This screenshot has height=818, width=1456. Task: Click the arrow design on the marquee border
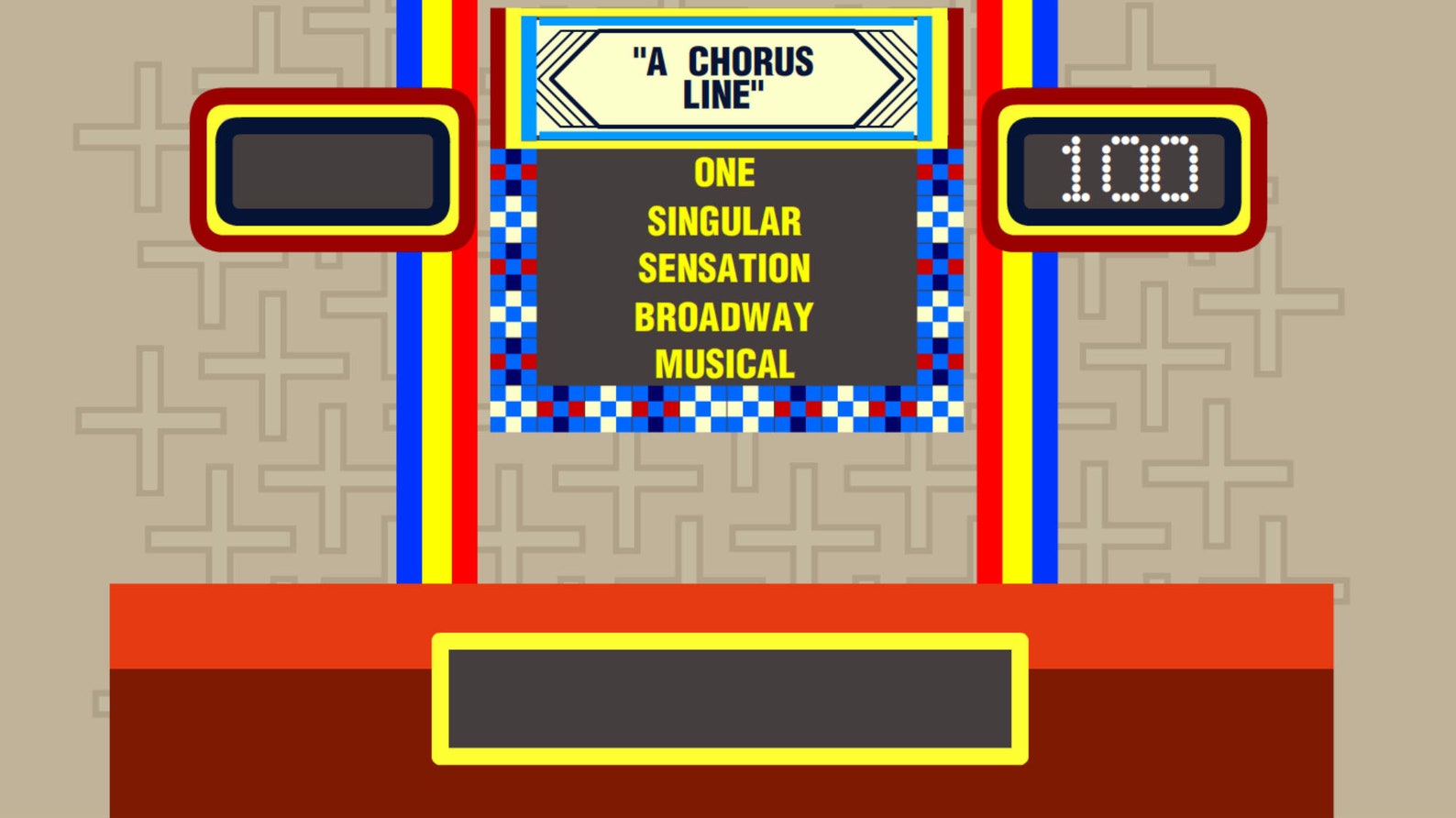(568, 78)
